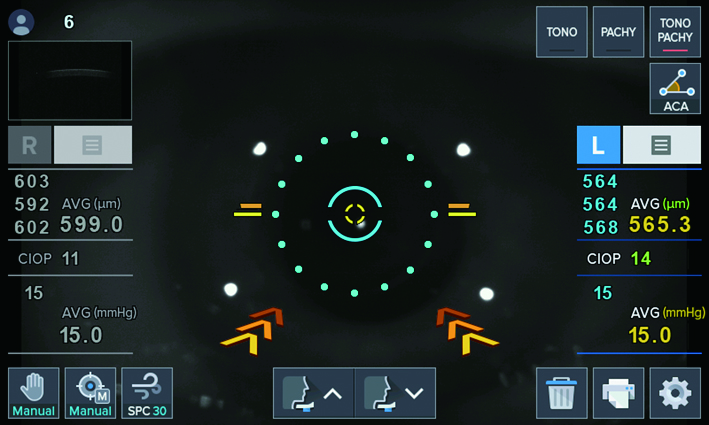
Task: Open the patient profile icon
Action: pyautogui.click(x=21, y=22)
